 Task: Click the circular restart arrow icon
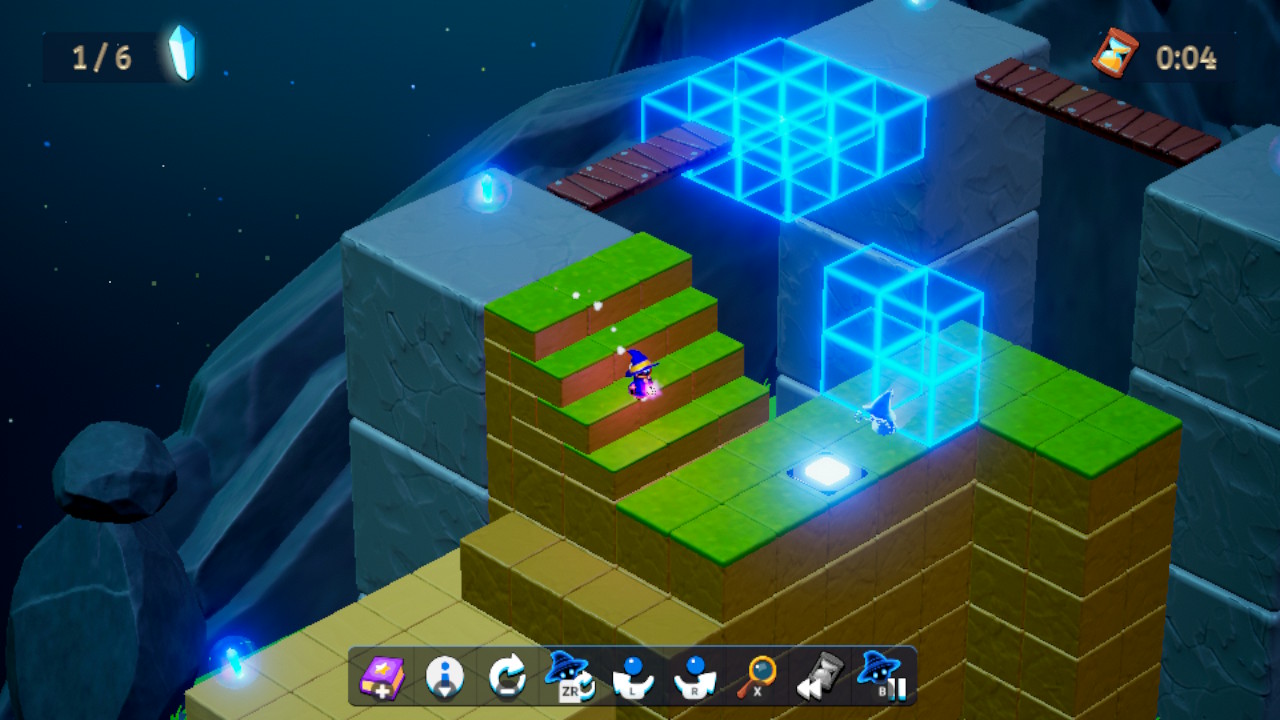(507, 678)
